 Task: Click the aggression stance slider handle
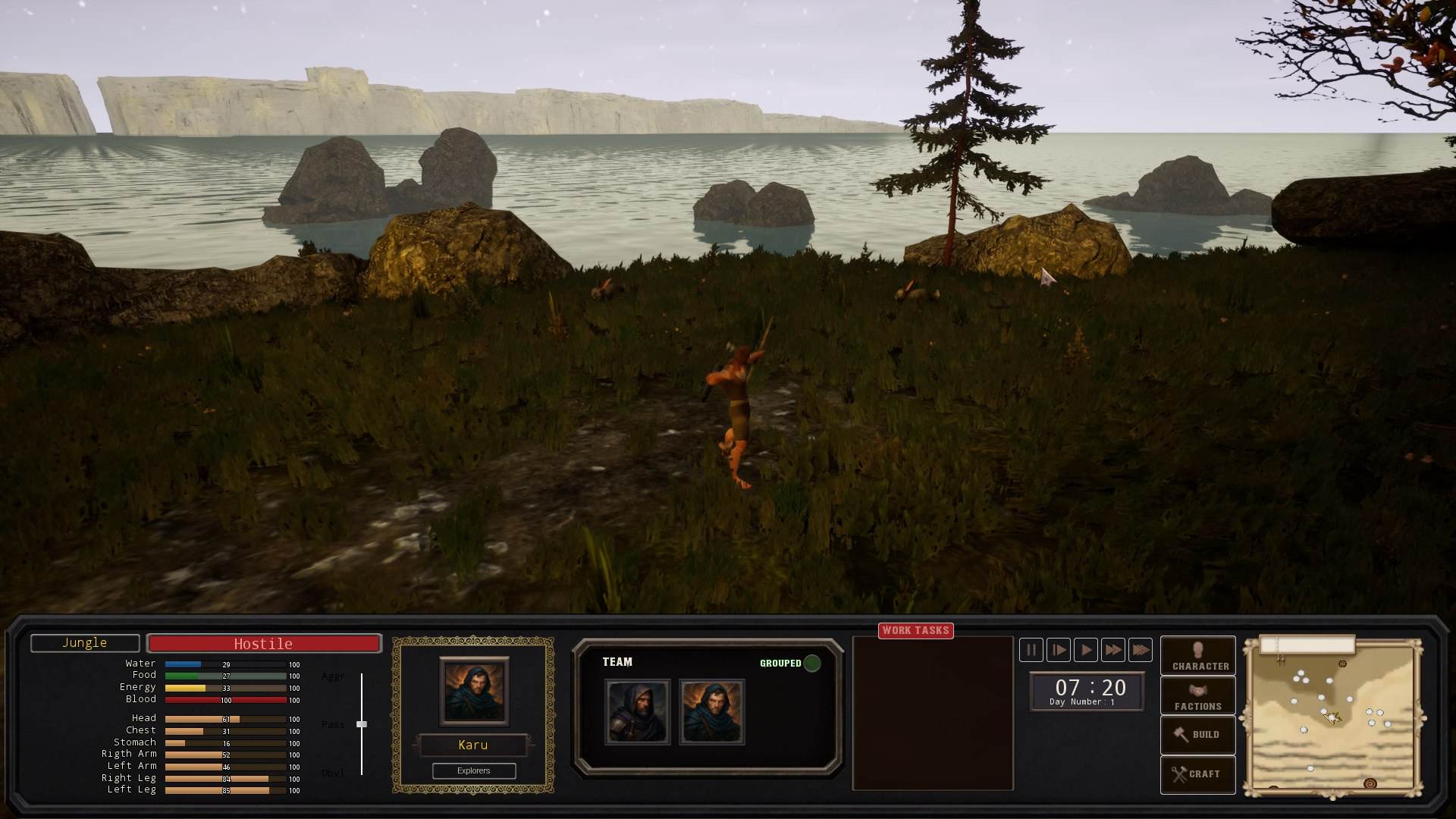362,724
